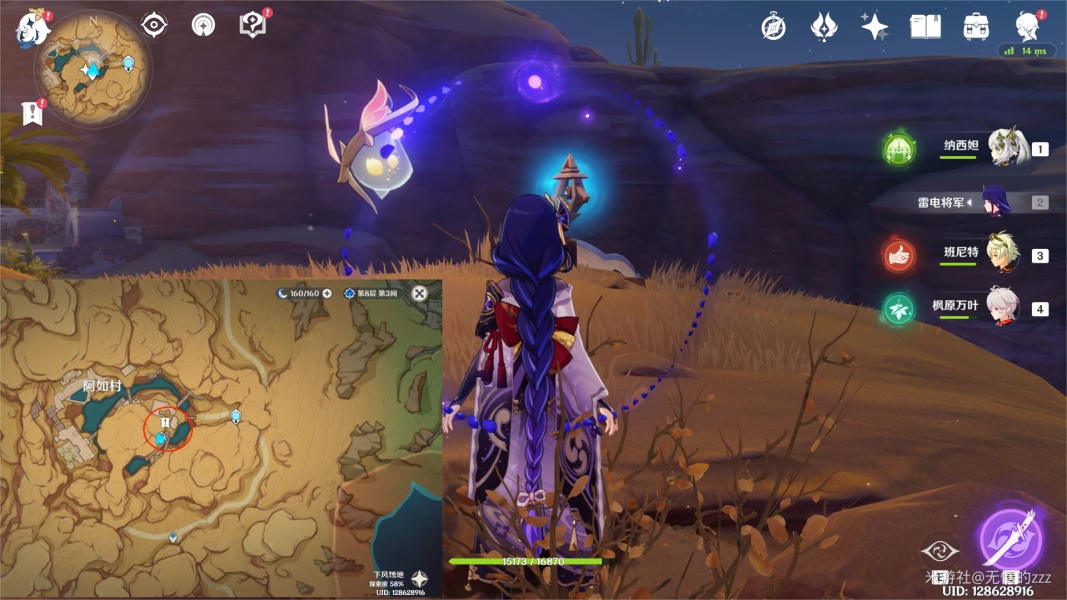Image resolution: width=1067 pixels, height=600 pixels.
Task: Open the backpack inventory
Action: [x=976, y=27]
